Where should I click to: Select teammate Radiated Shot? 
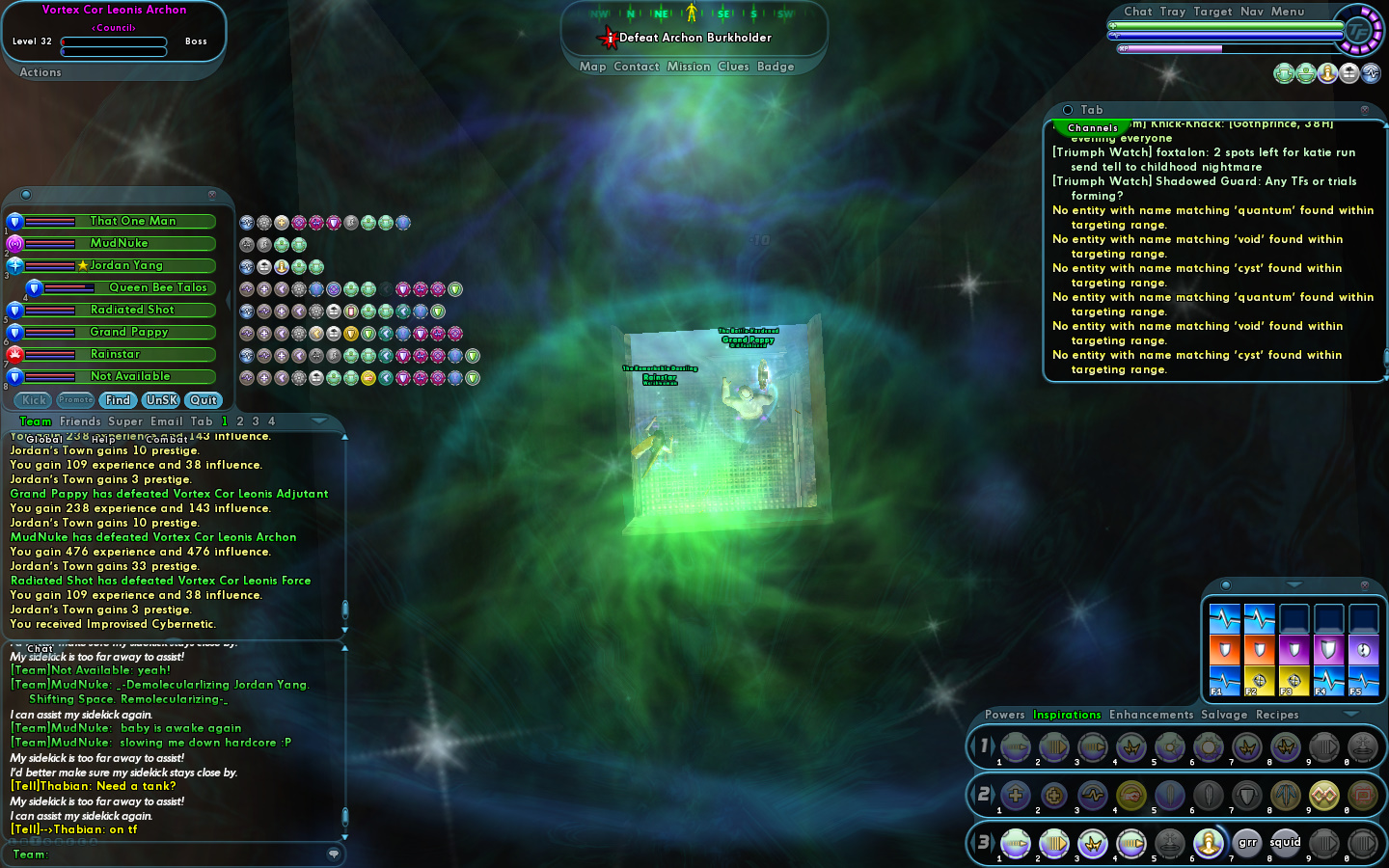tap(132, 310)
